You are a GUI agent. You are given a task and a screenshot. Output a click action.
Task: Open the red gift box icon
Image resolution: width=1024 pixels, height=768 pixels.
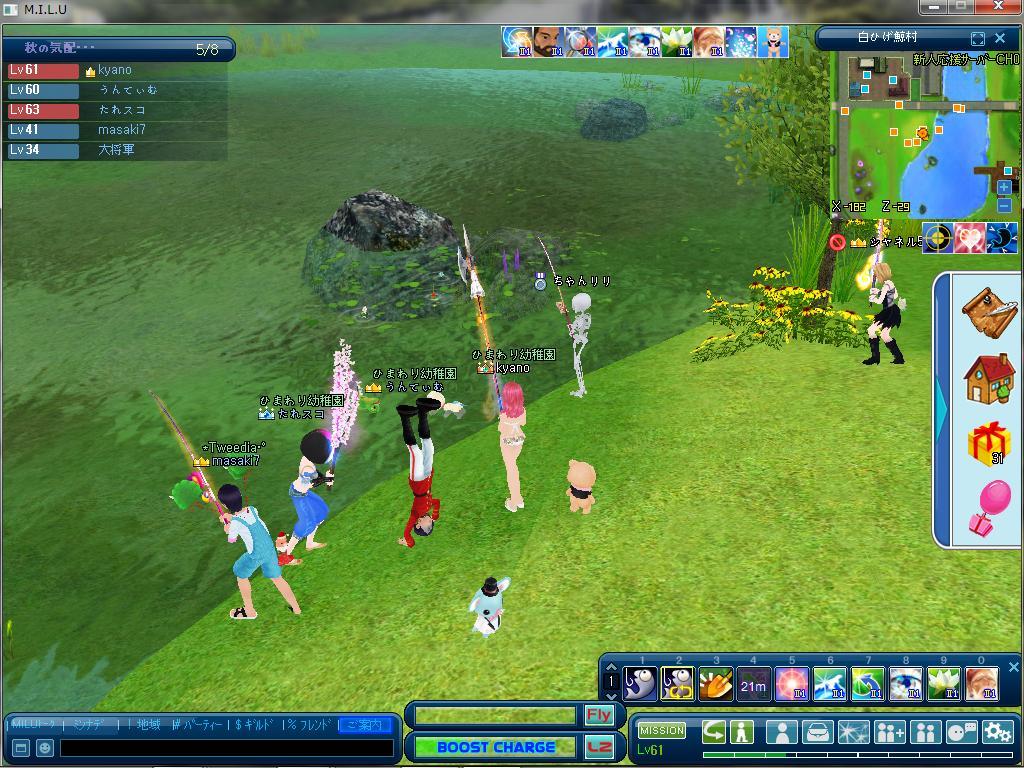(x=988, y=443)
